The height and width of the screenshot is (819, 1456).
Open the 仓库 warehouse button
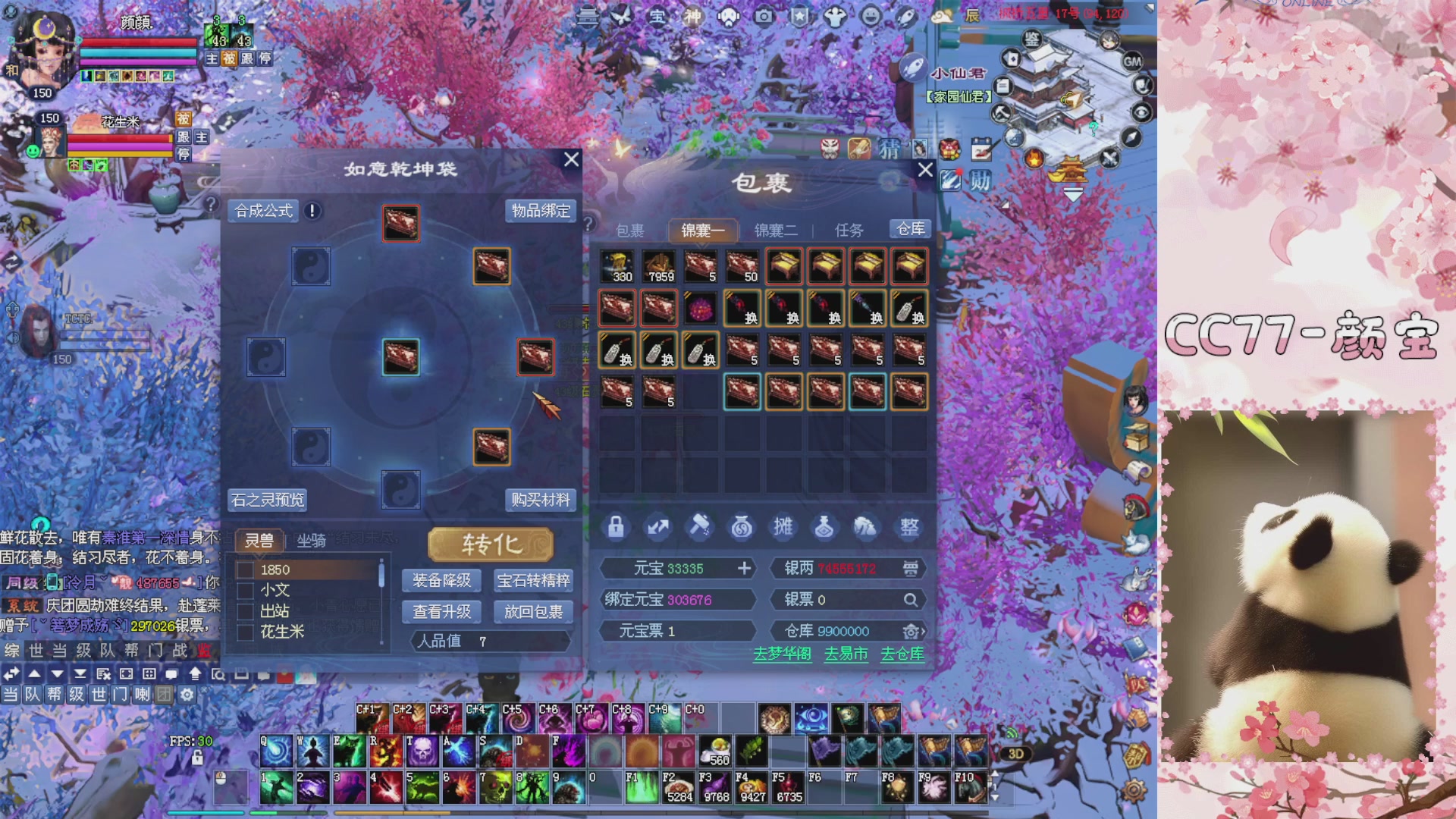(910, 229)
